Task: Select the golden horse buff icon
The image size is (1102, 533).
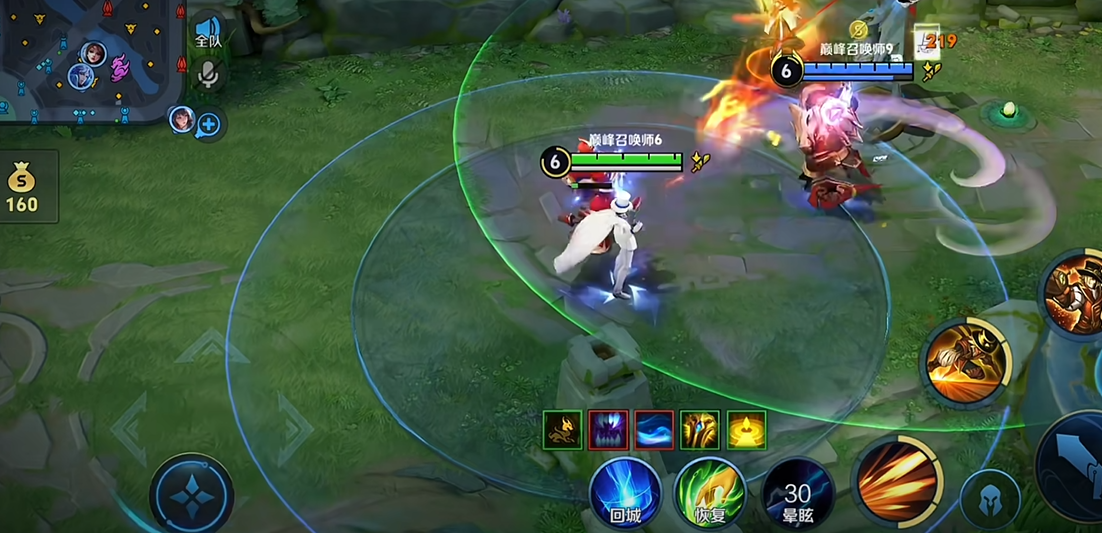Action: point(563,430)
